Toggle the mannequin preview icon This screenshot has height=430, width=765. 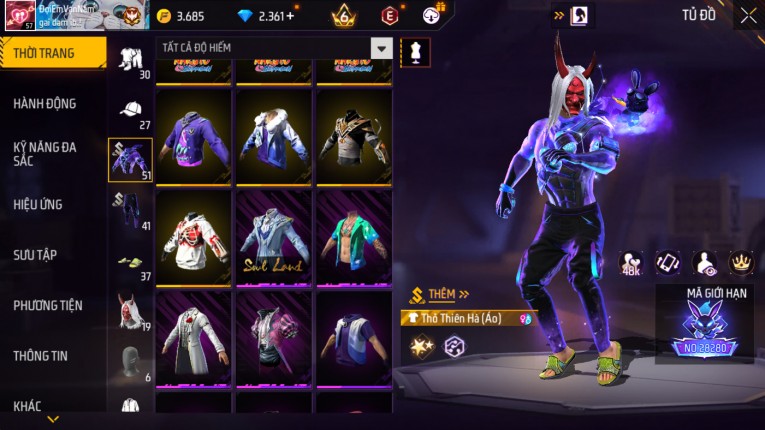click(415, 49)
